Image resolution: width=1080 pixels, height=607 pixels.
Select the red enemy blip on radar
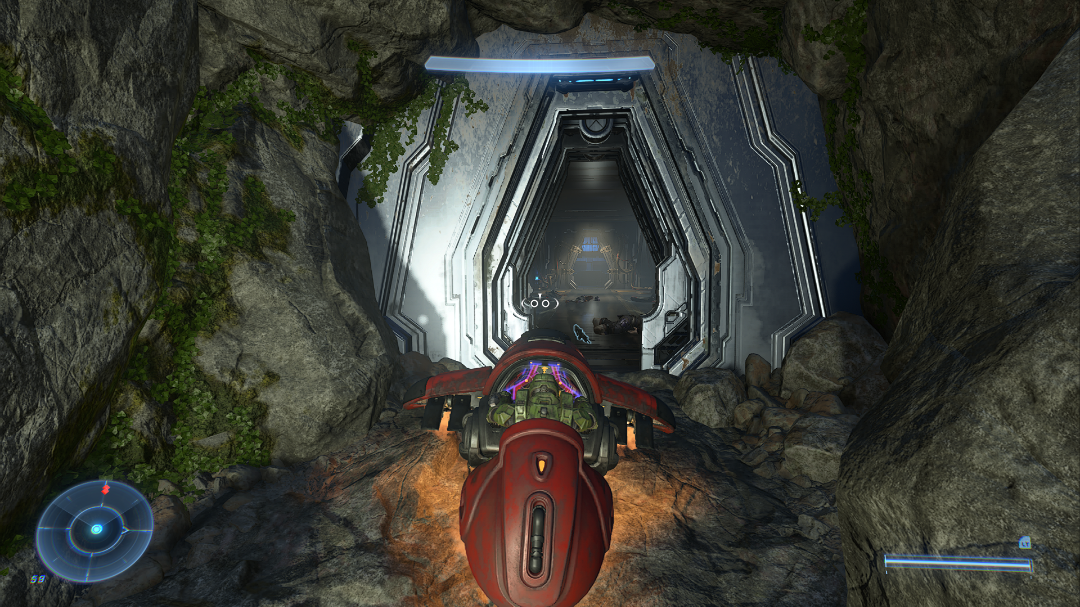point(105,490)
